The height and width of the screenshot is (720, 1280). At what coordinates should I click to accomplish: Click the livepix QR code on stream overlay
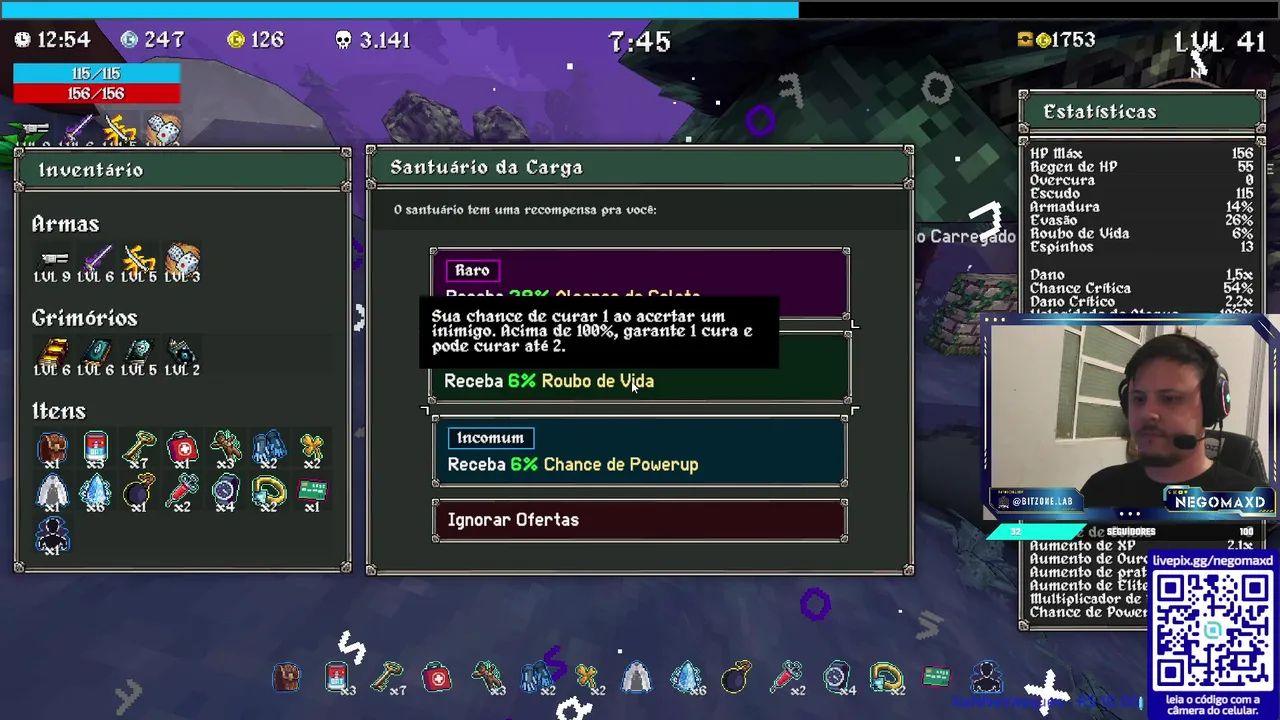[1212, 630]
